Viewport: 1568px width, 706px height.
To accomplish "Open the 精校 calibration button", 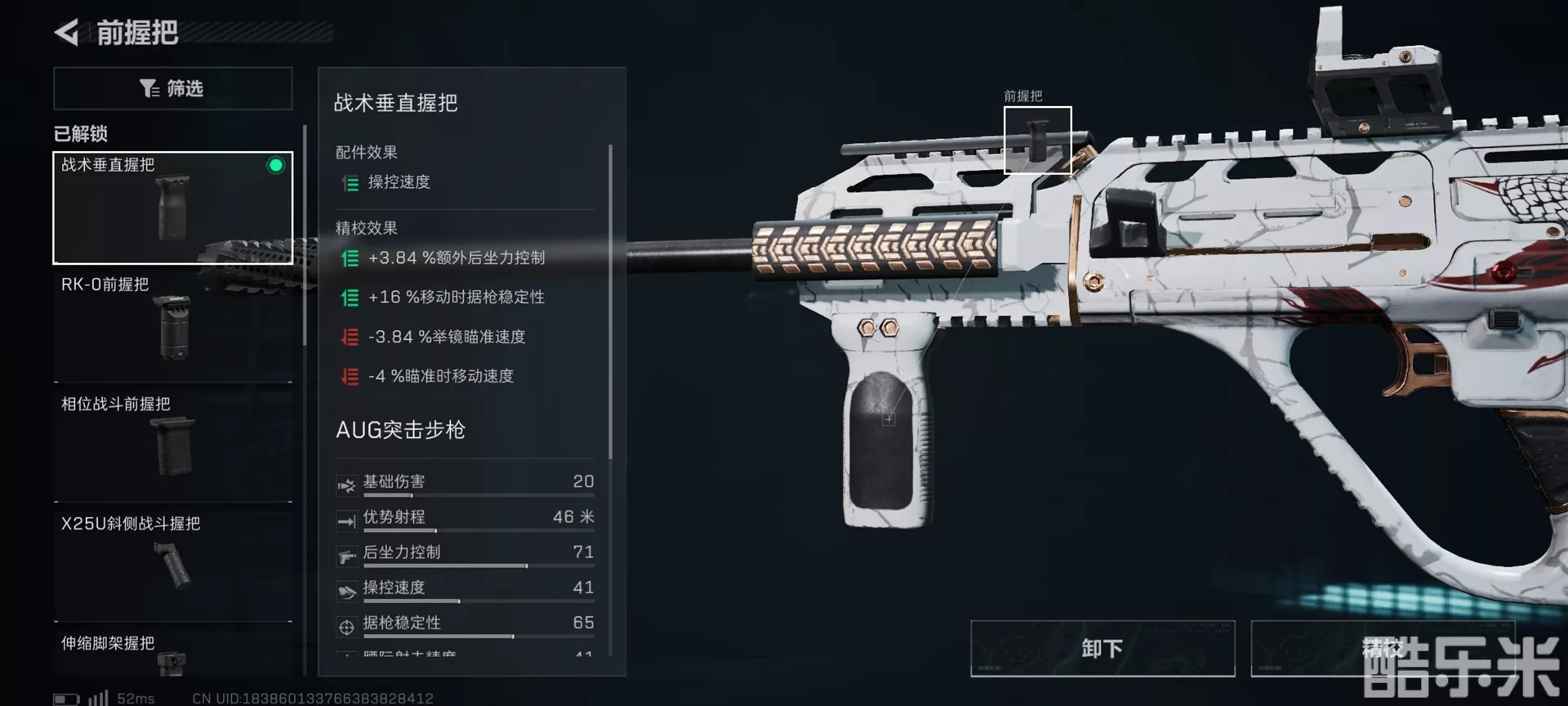I will click(1382, 649).
